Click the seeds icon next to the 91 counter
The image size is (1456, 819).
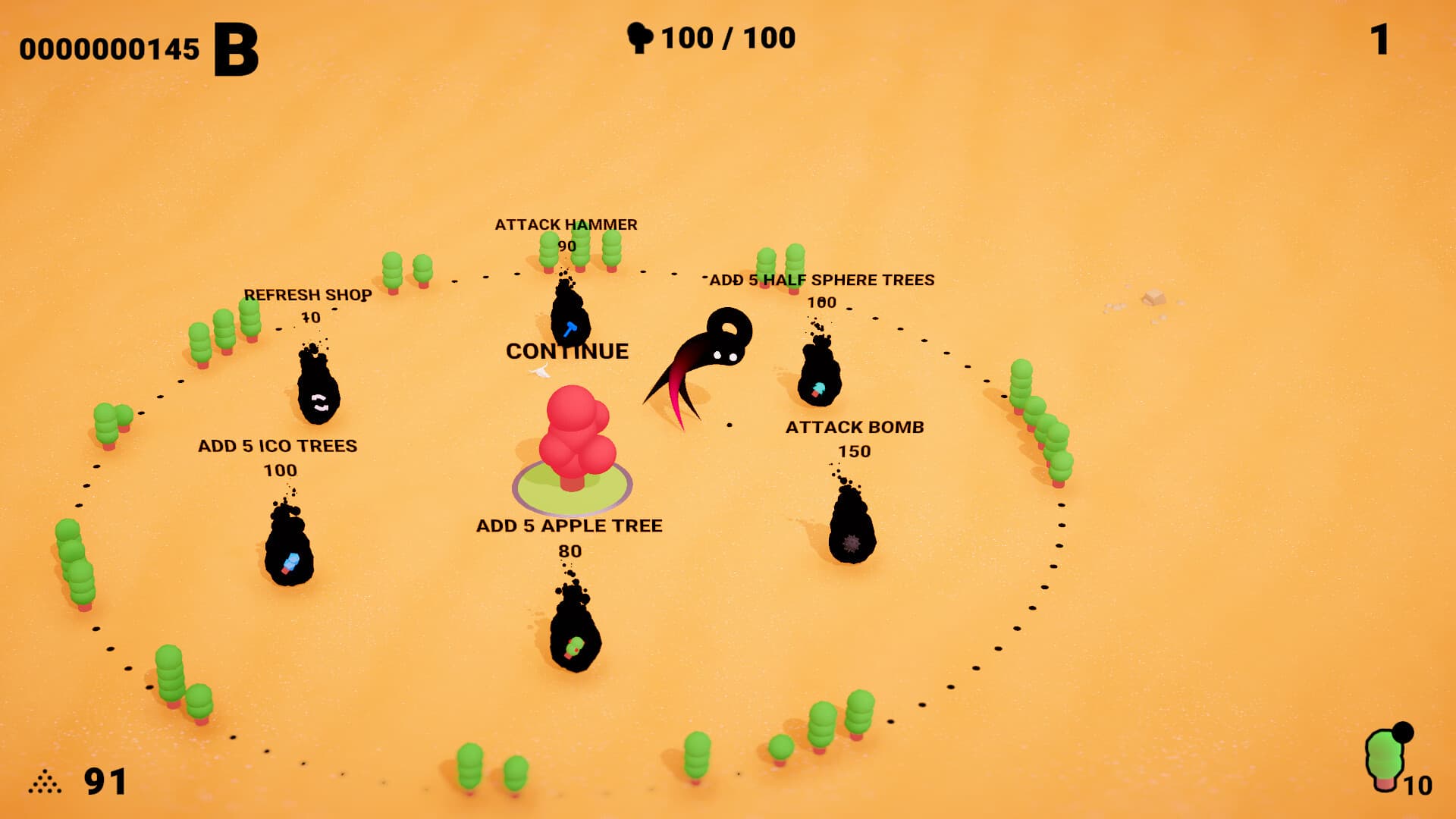(x=45, y=780)
